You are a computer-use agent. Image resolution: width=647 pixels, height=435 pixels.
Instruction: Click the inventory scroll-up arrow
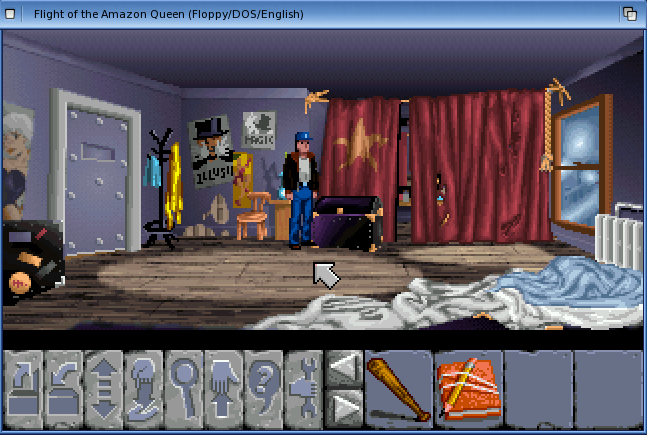coord(344,367)
